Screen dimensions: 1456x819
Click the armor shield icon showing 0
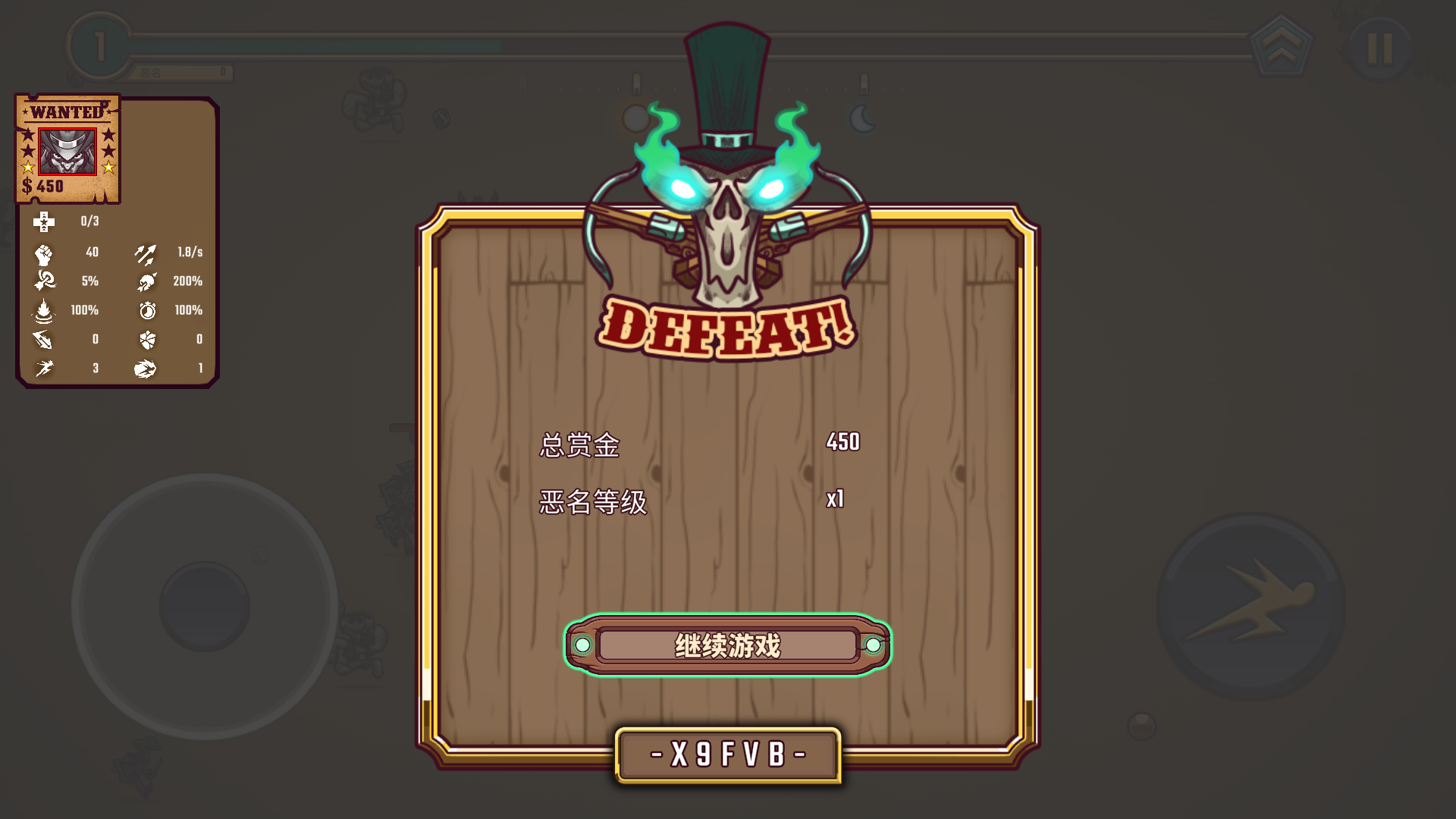click(x=149, y=339)
